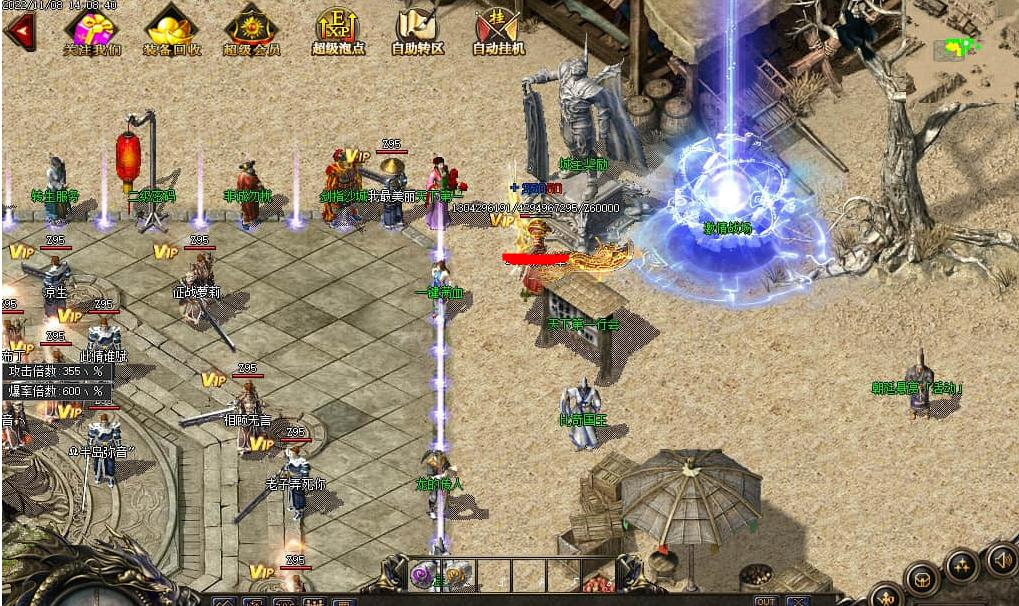Open the 关注我们 gift box menu
The image size is (1019, 606).
pyautogui.click(x=92, y=30)
